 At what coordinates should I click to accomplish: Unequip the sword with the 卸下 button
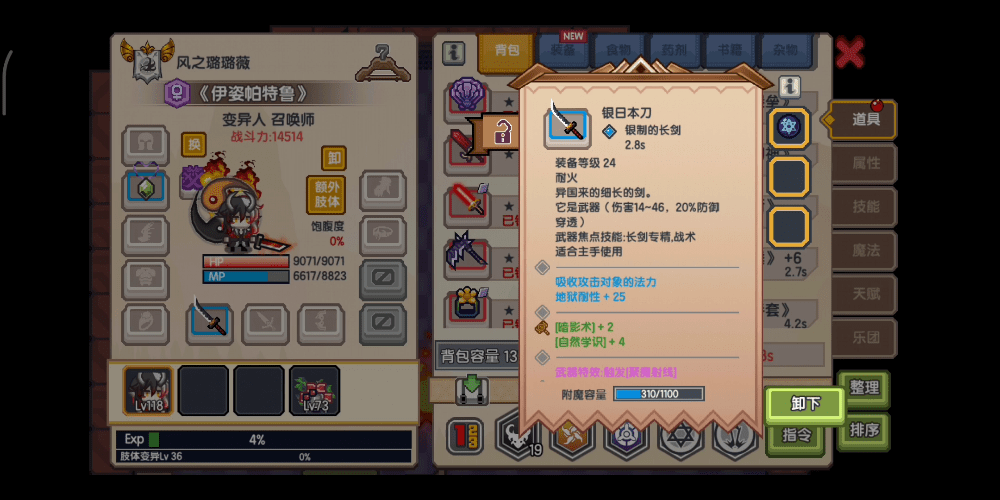pos(805,404)
